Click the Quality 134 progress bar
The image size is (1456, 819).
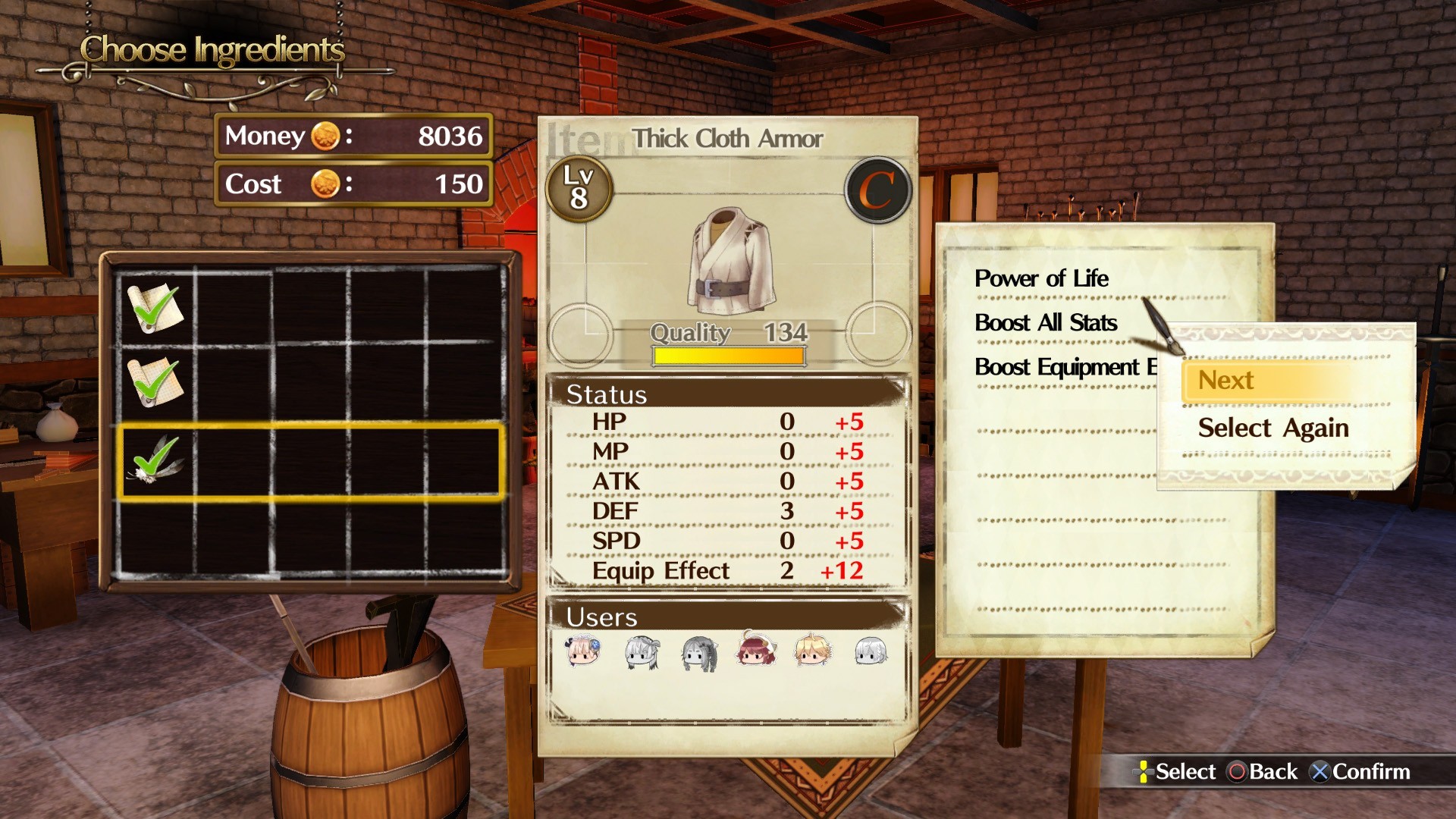pyautogui.click(x=726, y=354)
